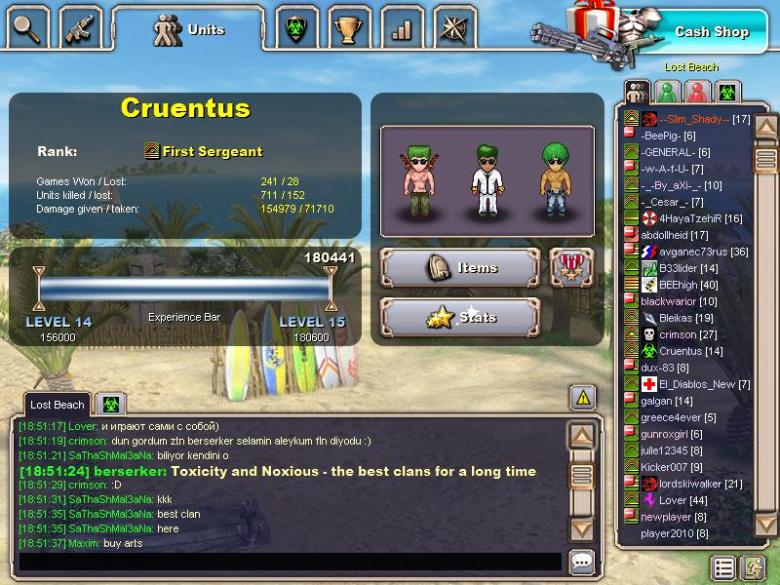Click the yellow warning triangle button
Screen dimensions: 780x585
[583, 398]
